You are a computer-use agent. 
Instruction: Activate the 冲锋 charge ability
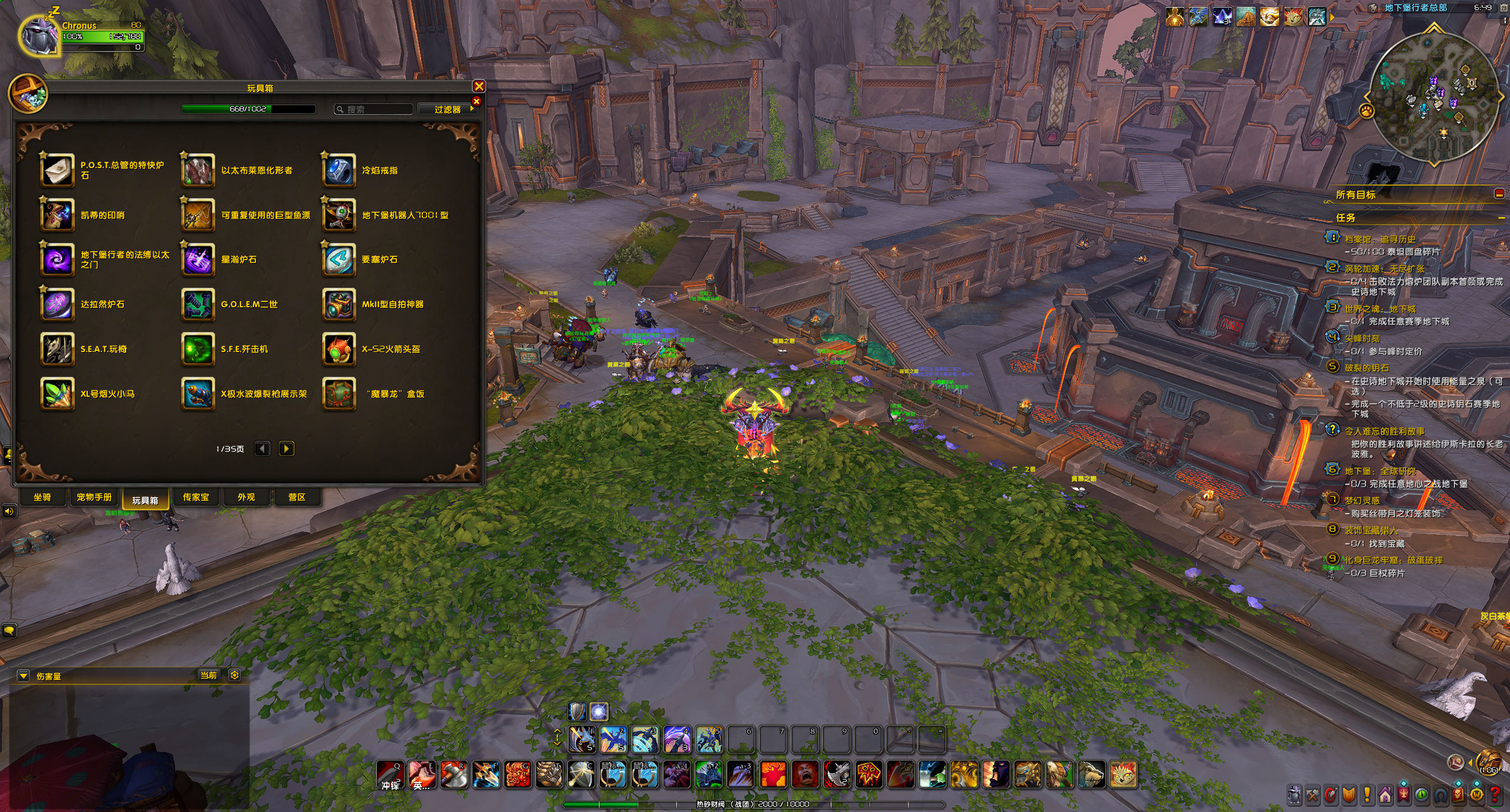390,774
